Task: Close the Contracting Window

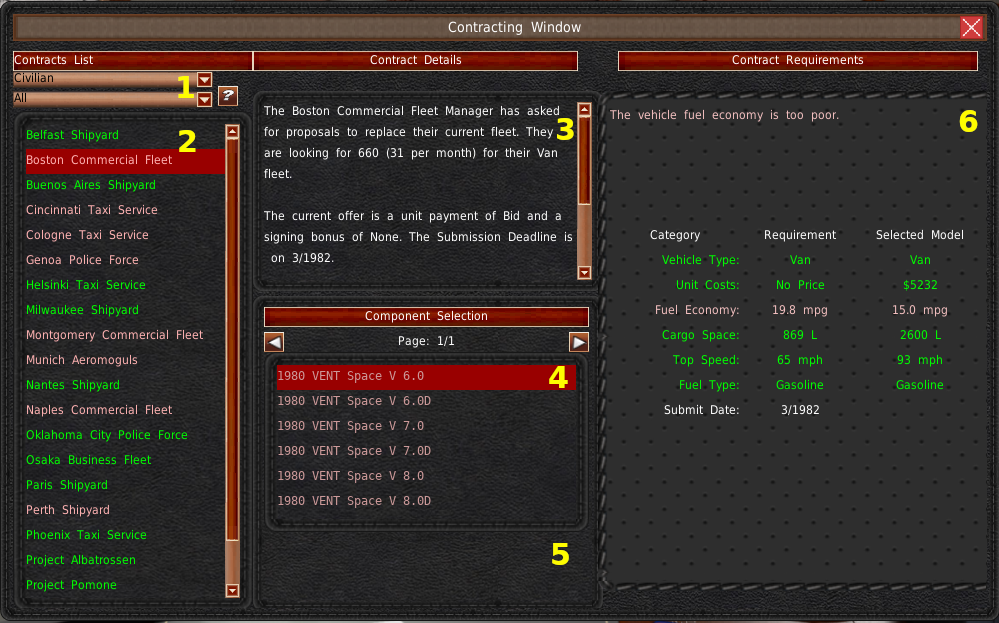Action: tap(971, 27)
